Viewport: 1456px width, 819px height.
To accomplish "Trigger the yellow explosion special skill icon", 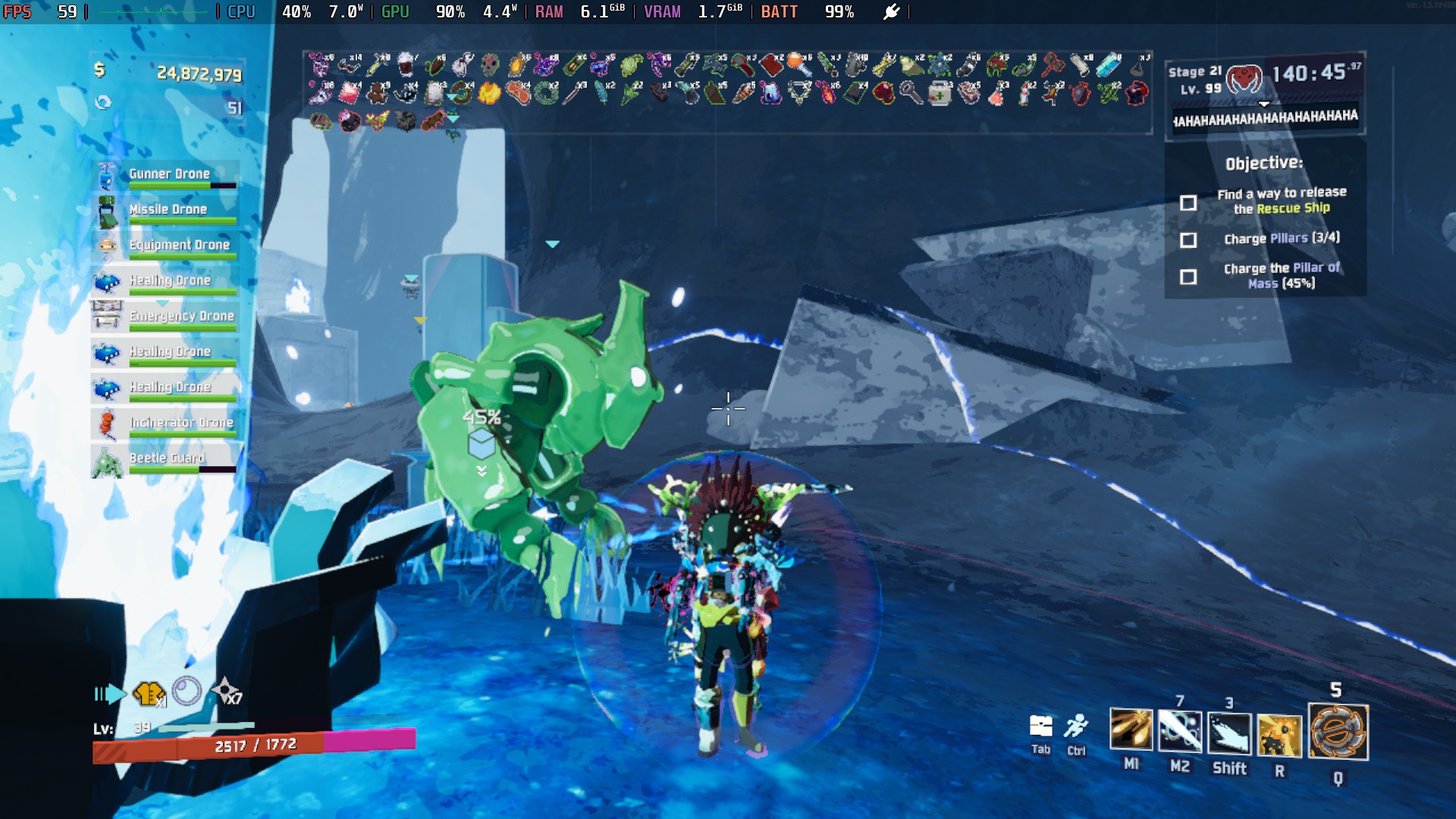I will 1279,735.
